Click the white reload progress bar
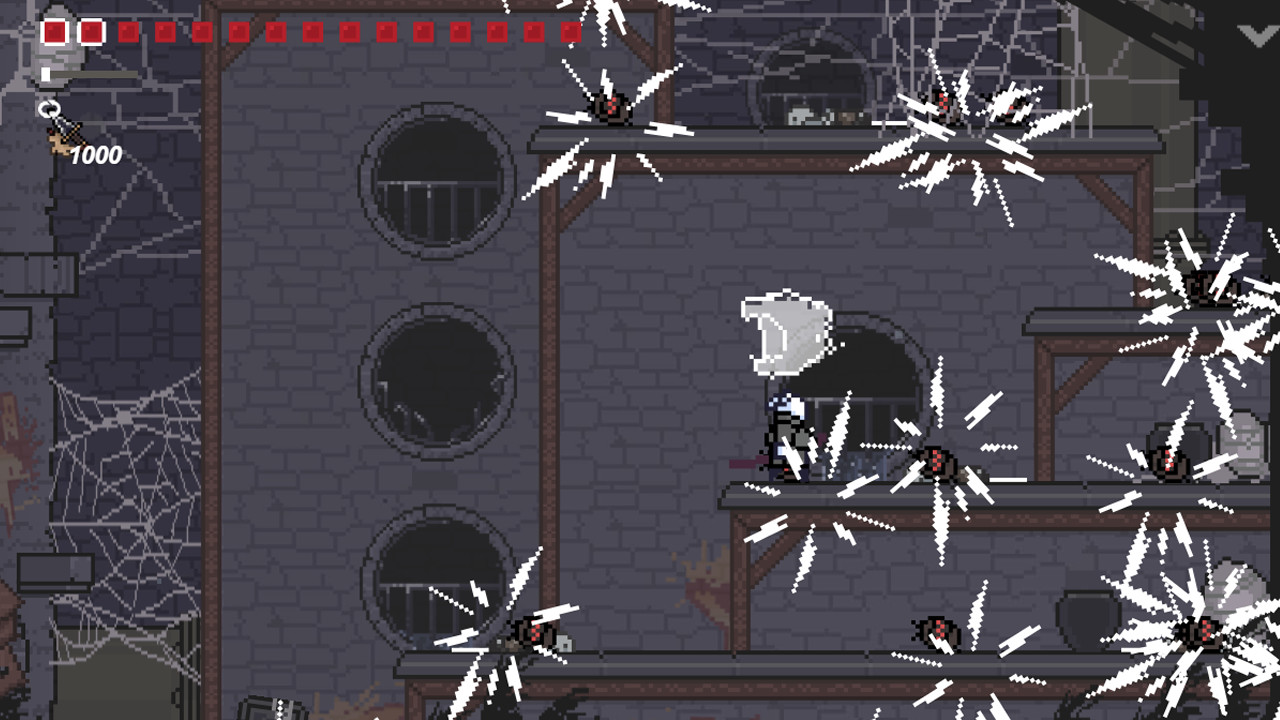The height and width of the screenshot is (720, 1280). (46, 72)
